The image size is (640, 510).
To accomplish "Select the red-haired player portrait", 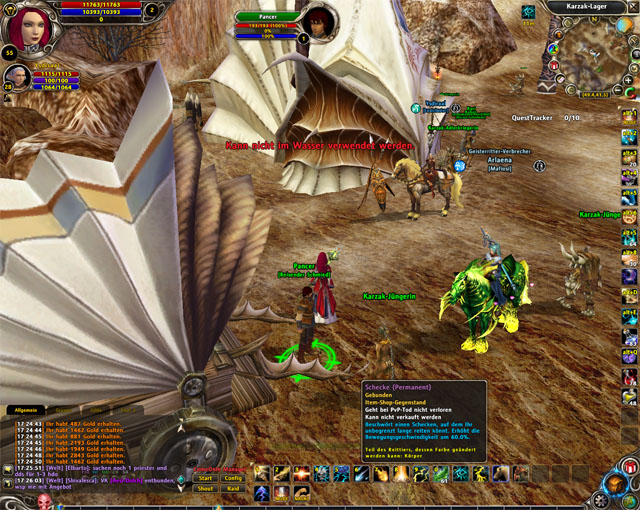I will point(25,25).
